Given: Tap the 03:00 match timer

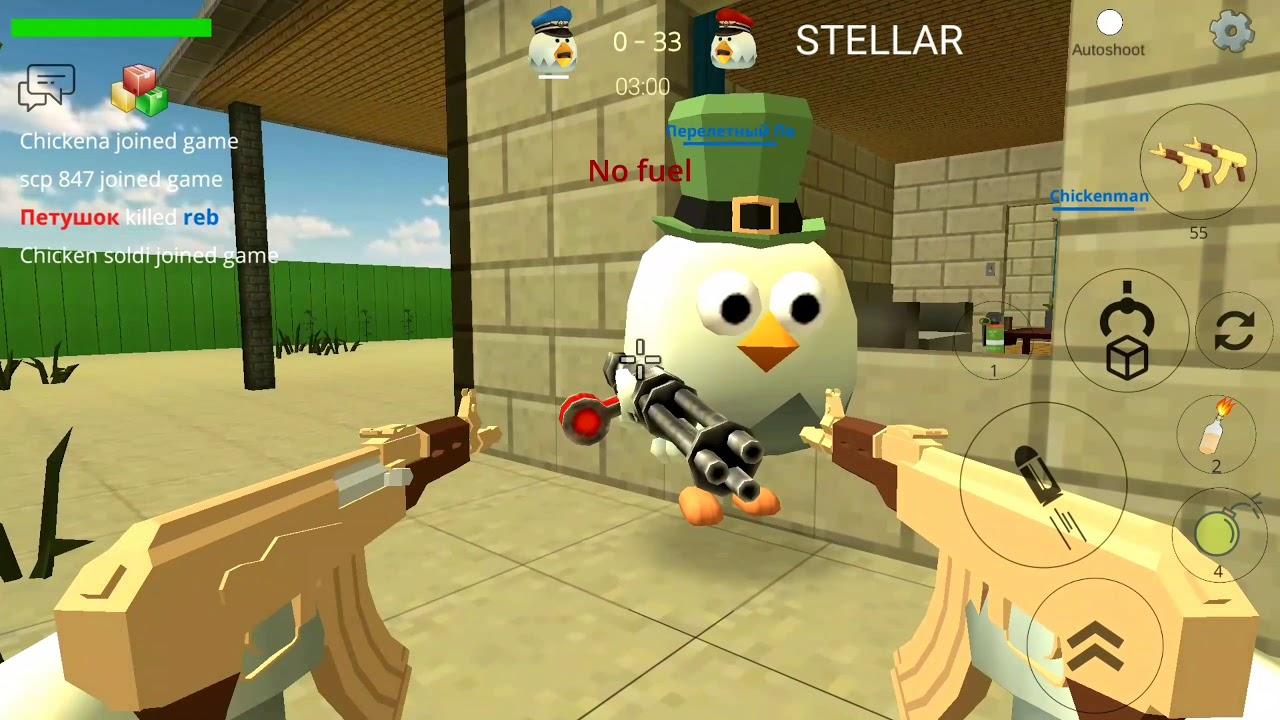Looking at the screenshot, I should 644,87.
